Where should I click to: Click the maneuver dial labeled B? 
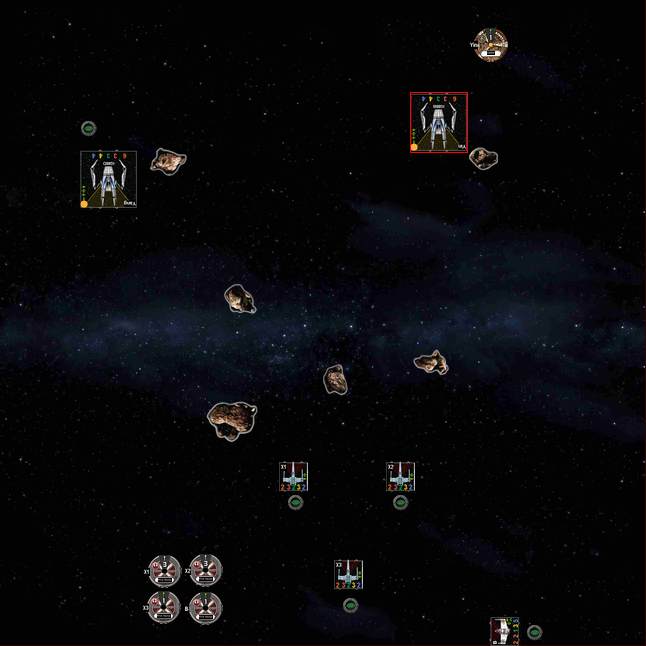205,607
